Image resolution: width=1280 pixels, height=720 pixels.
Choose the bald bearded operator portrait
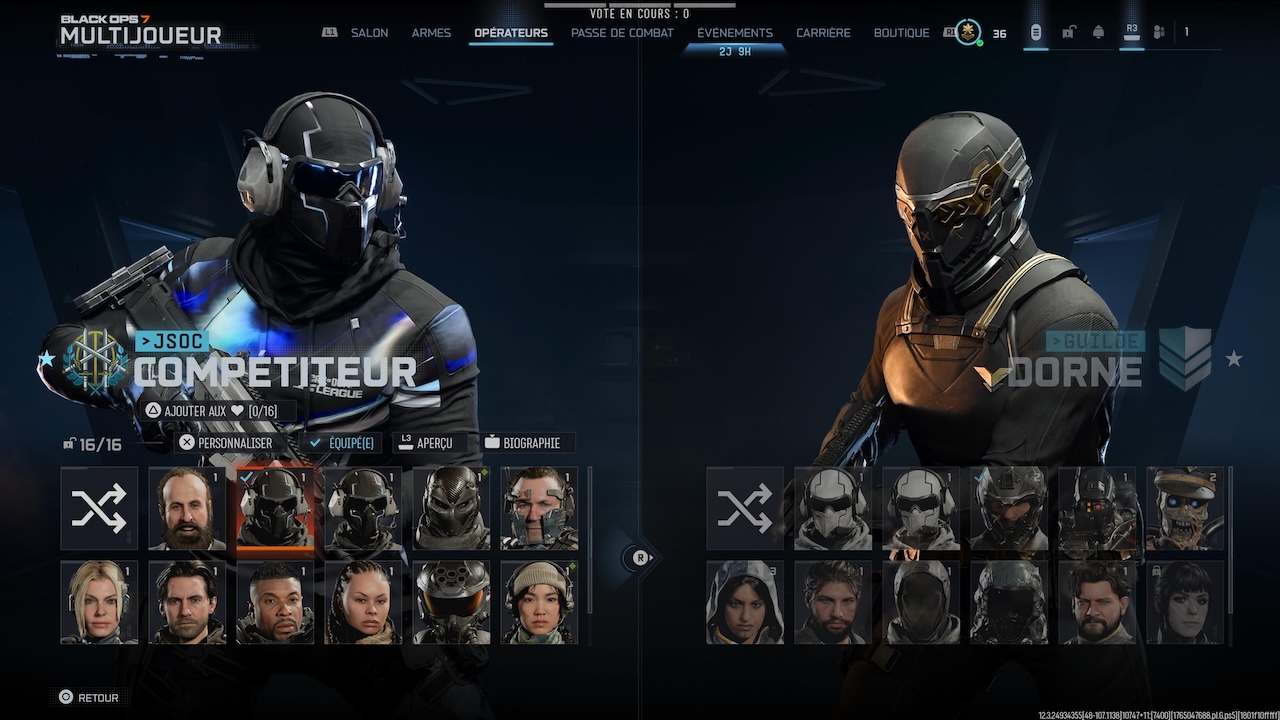[x=187, y=508]
